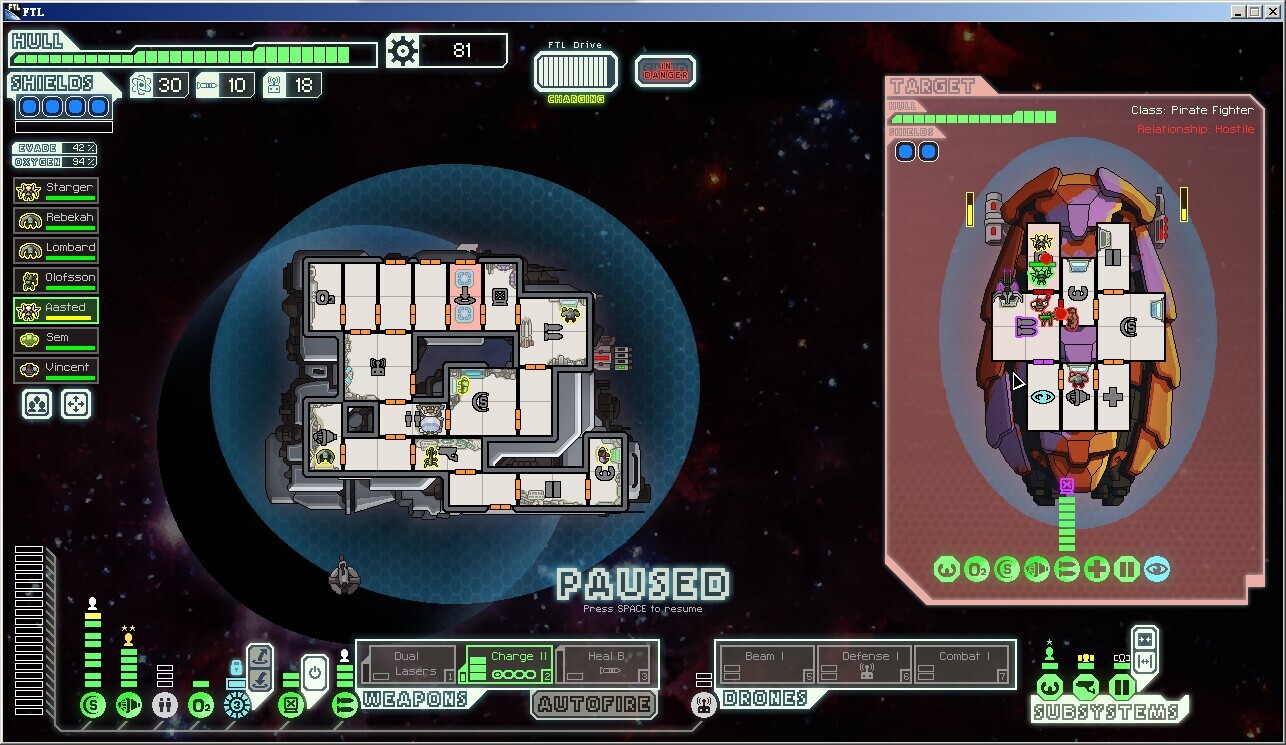
Task: Select crew member Vincent
Action: (56, 370)
